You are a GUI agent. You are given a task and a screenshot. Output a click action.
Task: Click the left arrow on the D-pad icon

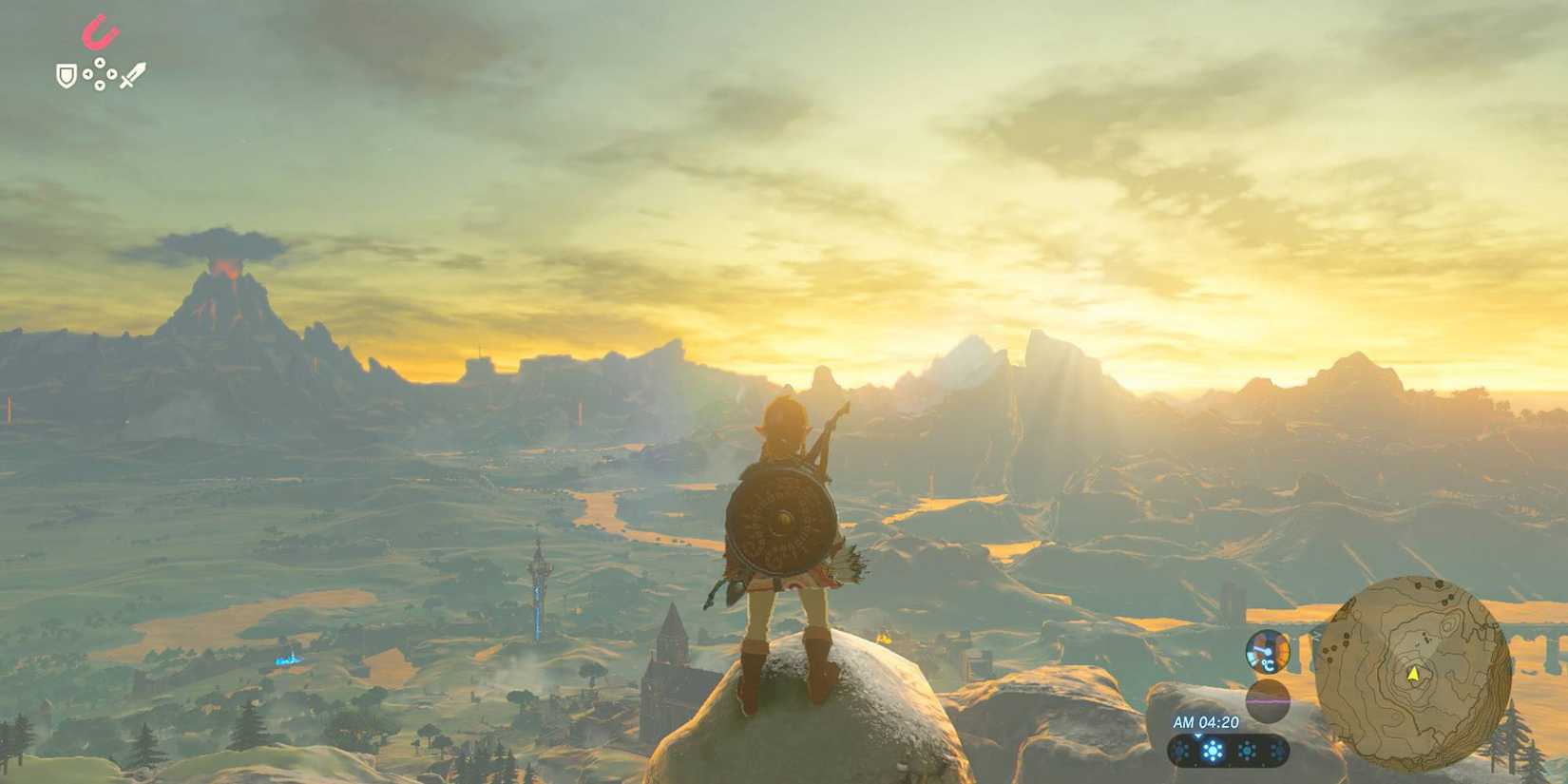click(87, 73)
